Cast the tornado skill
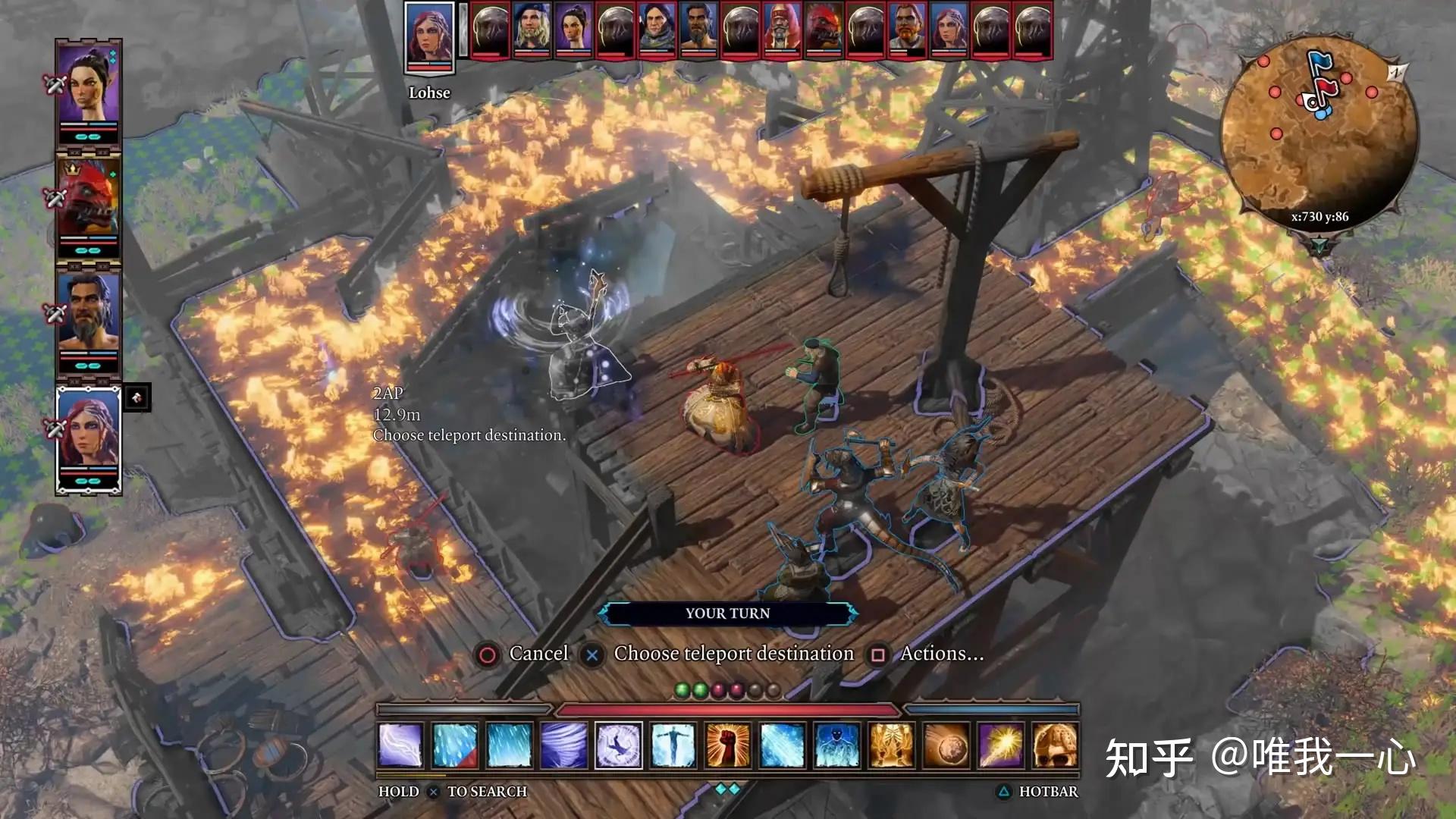This screenshot has height=819, width=1456. point(563,745)
